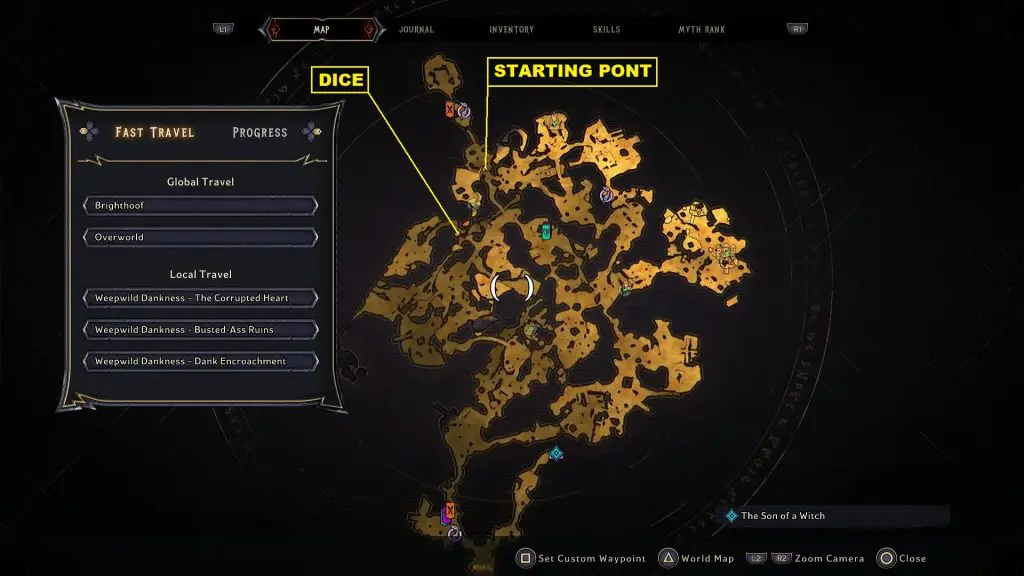Image resolution: width=1024 pixels, height=576 pixels.
Task: Select The Son of a Witch quest tracker
Action: click(x=783, y=516)
